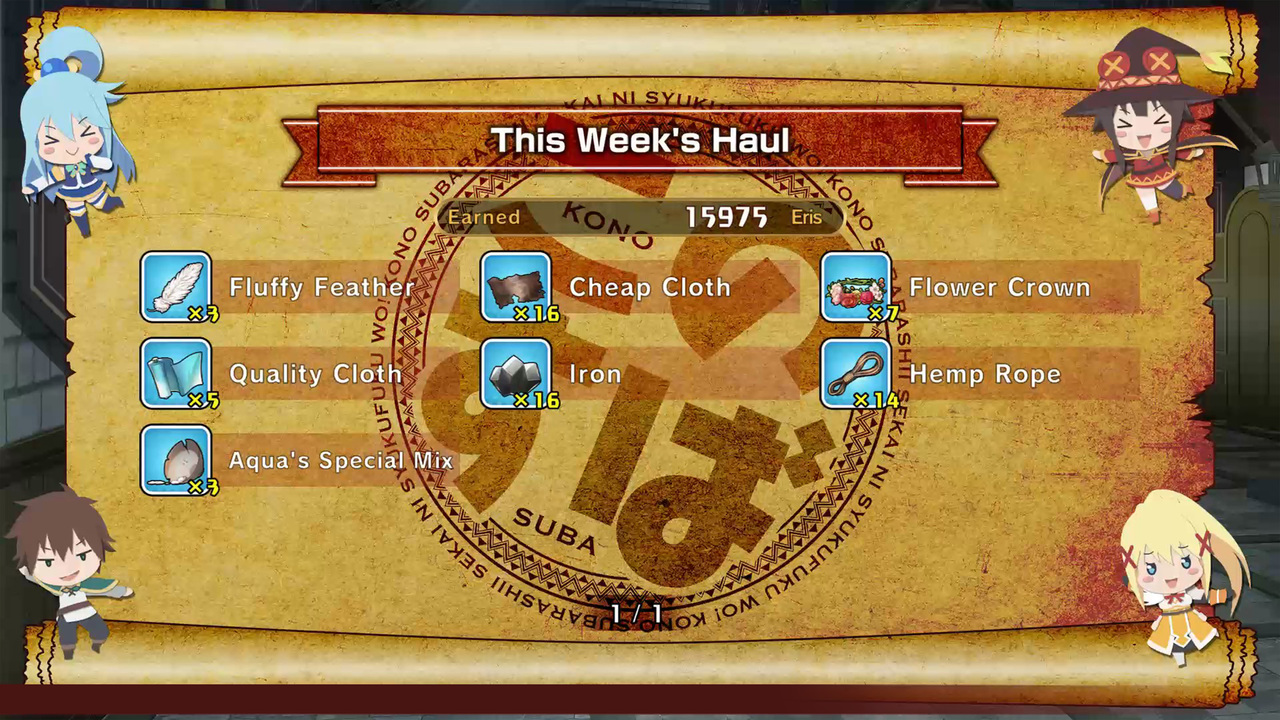Click the Hemp Rope item icon
The width and height of the screenshot is (1280, 720).
pyautogui.click(x=856, y=374)
